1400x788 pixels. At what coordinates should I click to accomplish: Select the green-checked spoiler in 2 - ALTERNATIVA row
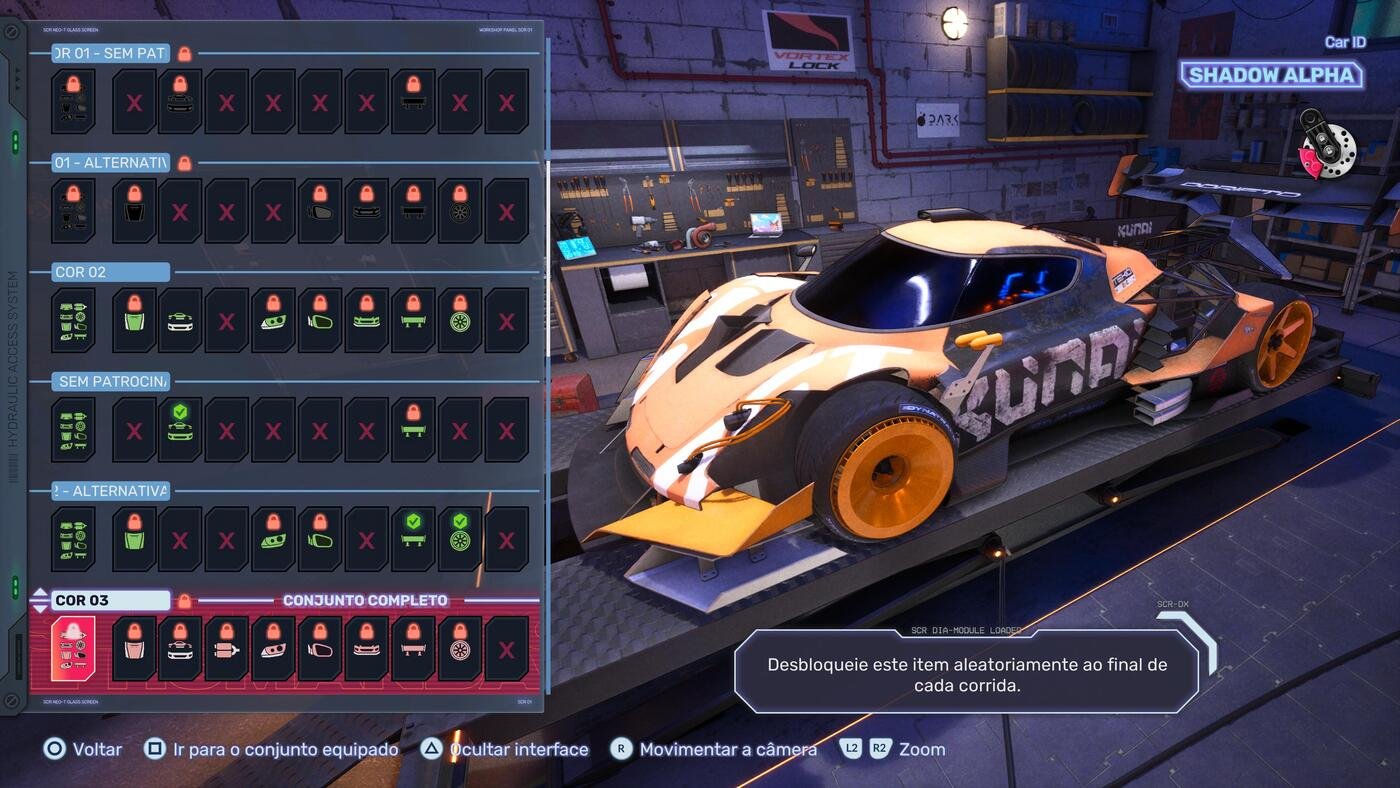pyautogui.click(x=413, y=538)
